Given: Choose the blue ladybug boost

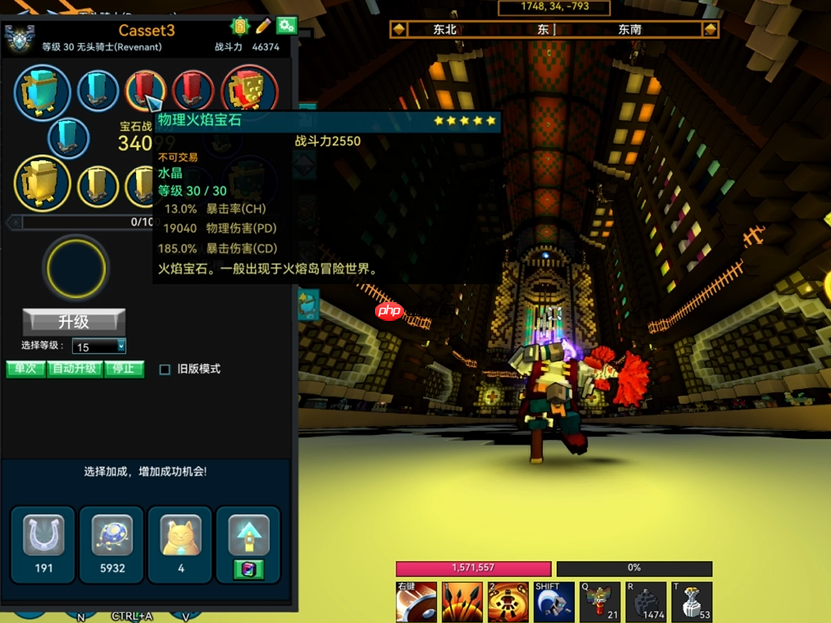Looking at the screenshot, I should [111, 537].
